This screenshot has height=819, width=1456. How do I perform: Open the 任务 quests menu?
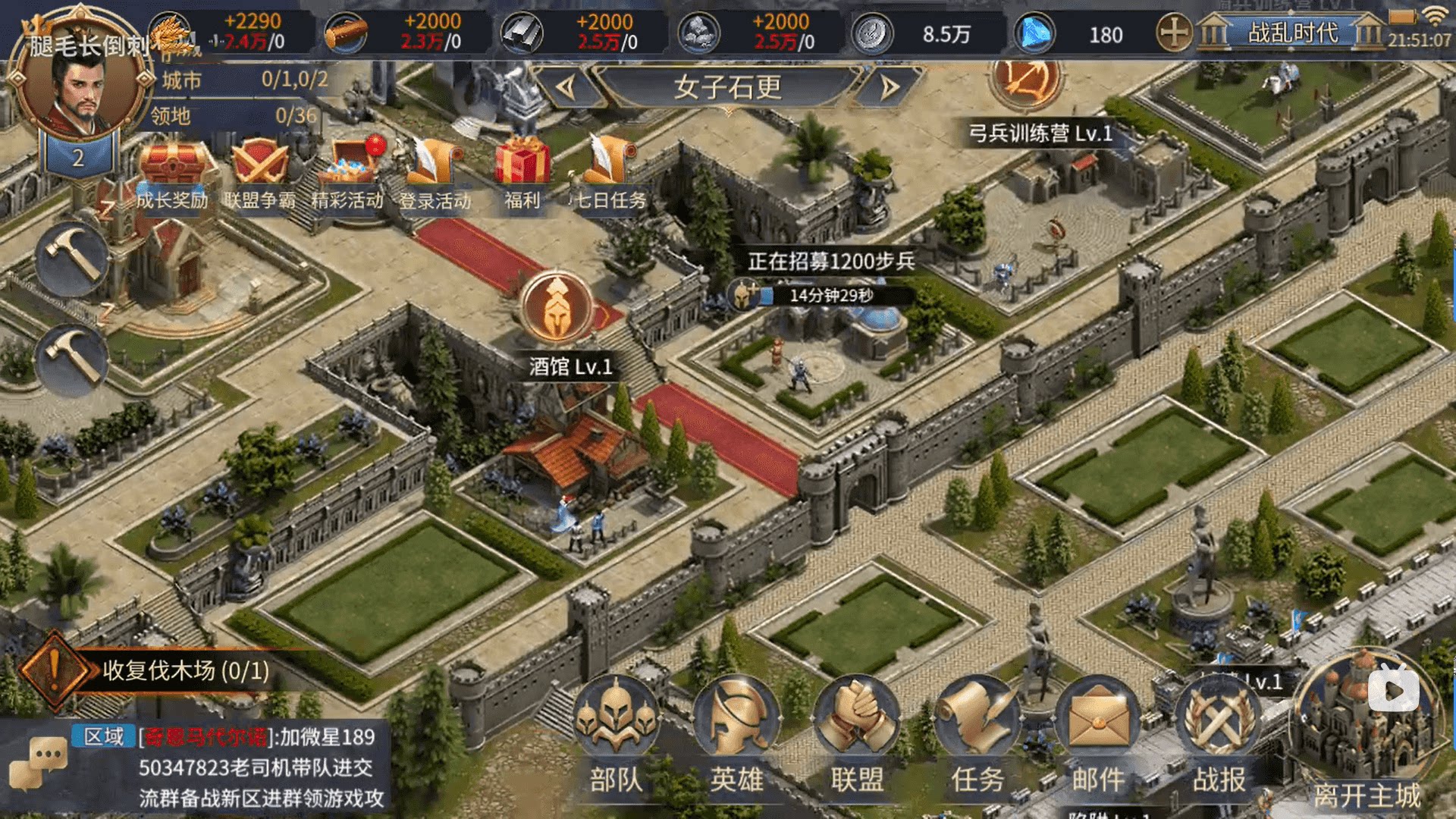click(x=977, y=728)
